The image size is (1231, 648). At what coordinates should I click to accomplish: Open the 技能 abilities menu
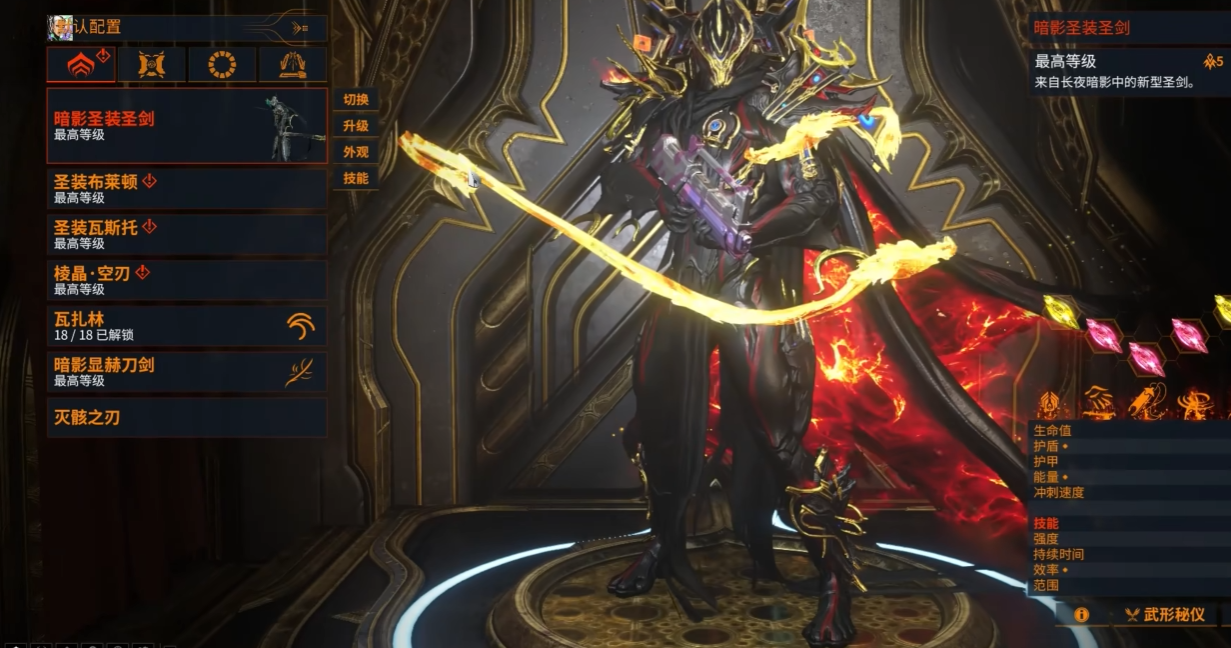[356, 178]
